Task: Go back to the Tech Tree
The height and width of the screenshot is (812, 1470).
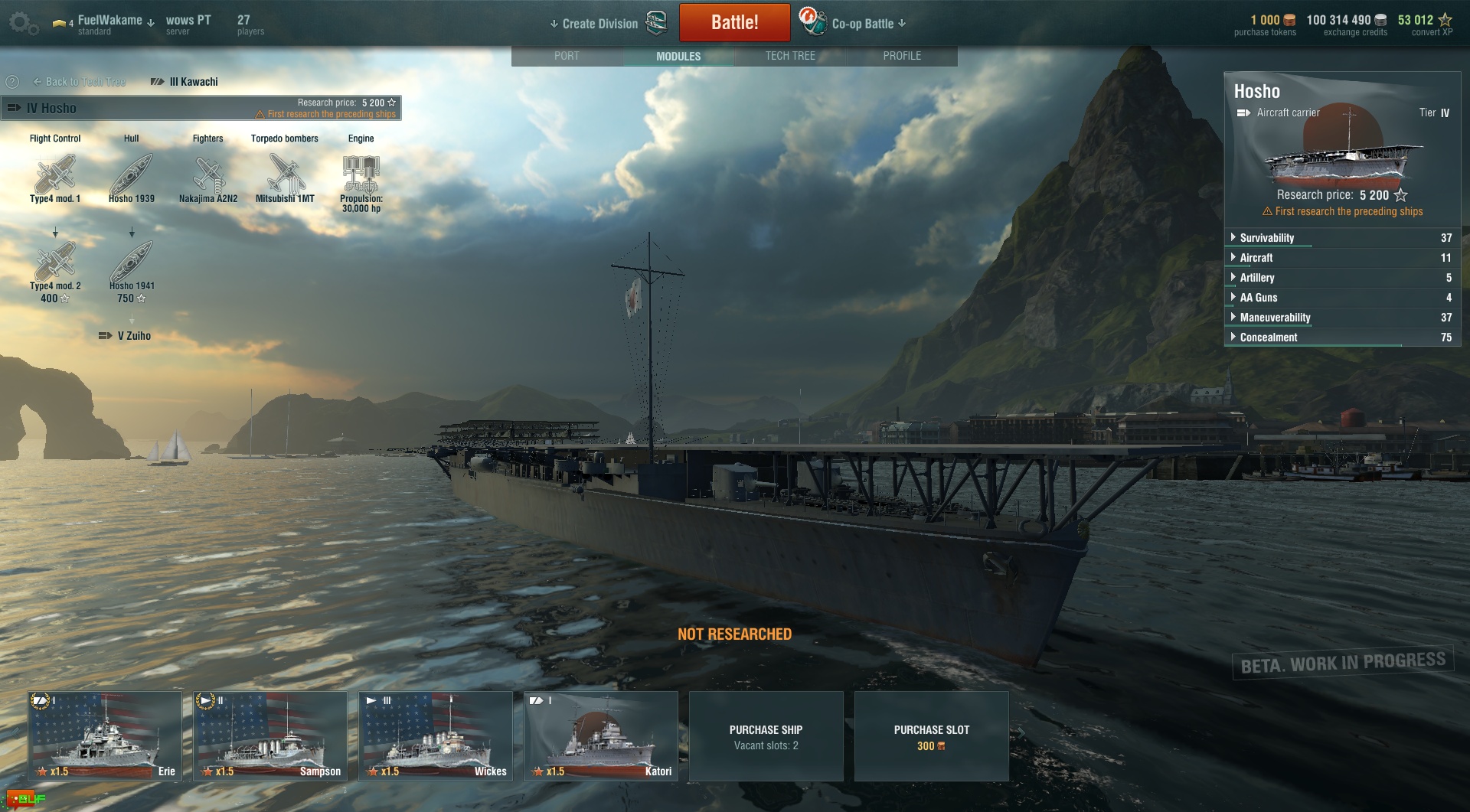Action: (80, 82)
